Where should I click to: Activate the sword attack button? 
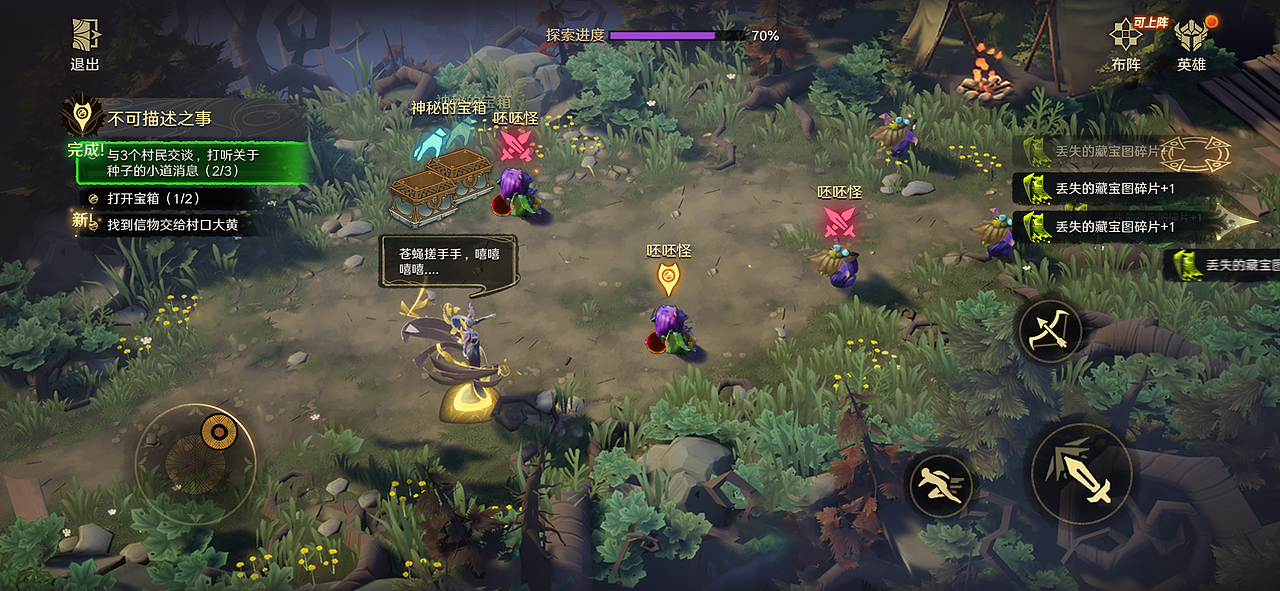(x=1081, y=473)
